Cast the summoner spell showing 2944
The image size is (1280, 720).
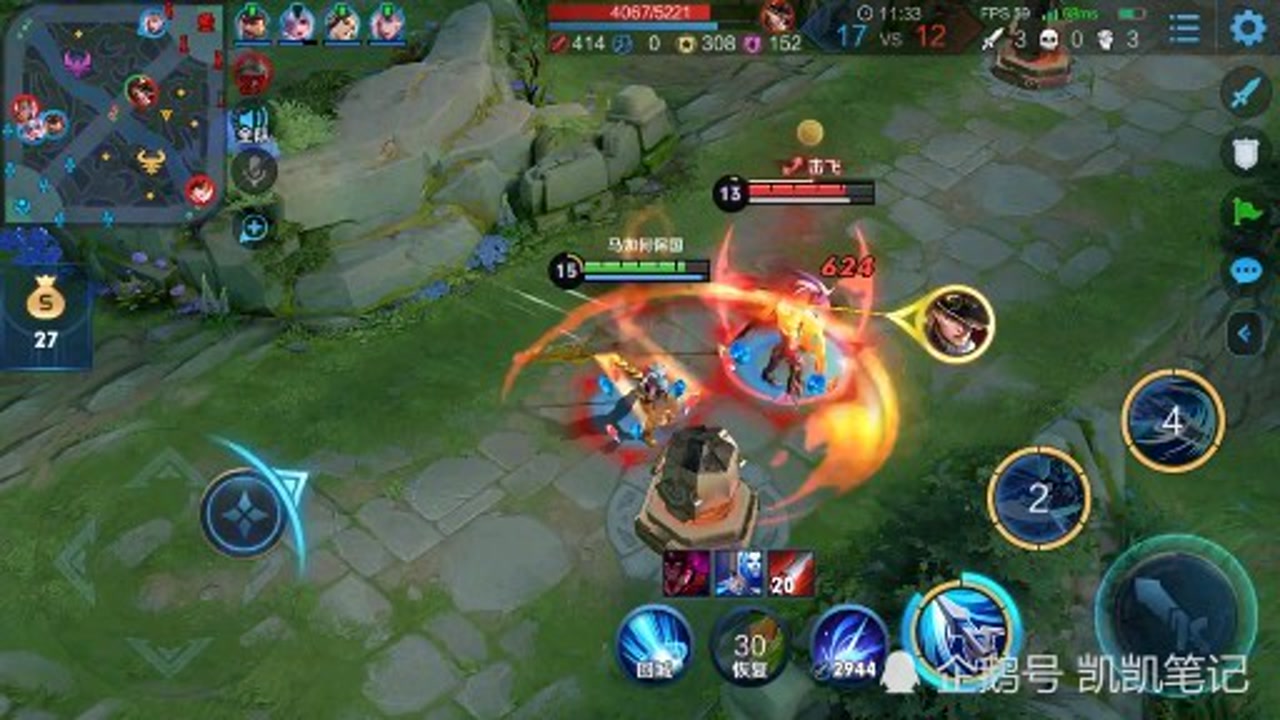click(848, 643)
